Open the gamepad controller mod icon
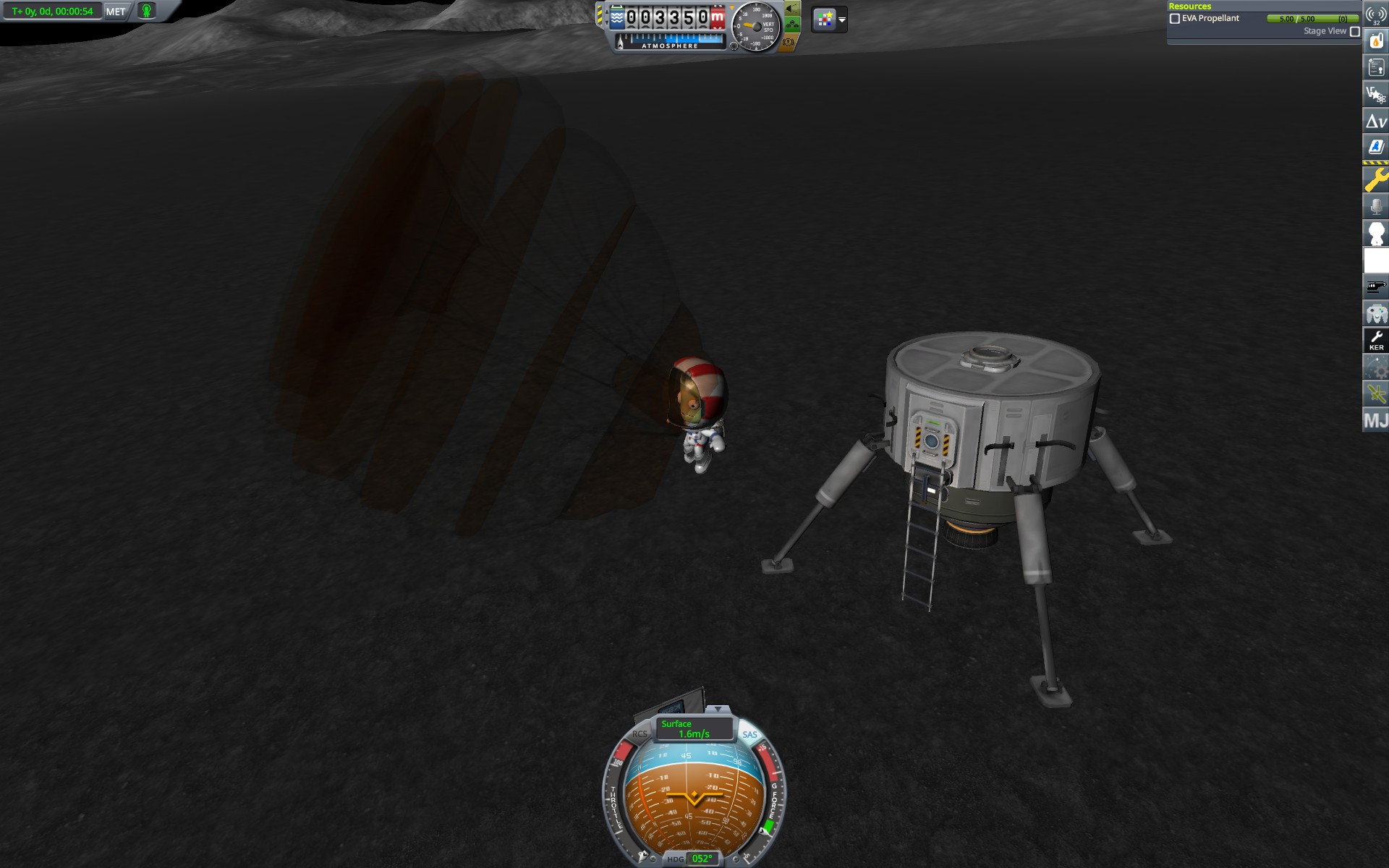Screen dimensions: 1389x868 click(1376, 312)
